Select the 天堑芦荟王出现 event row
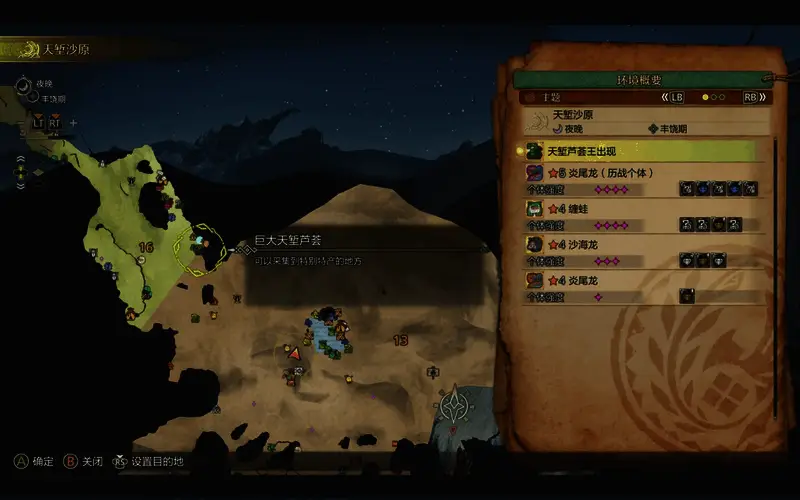The image size is (800, 500). [640, 151]
